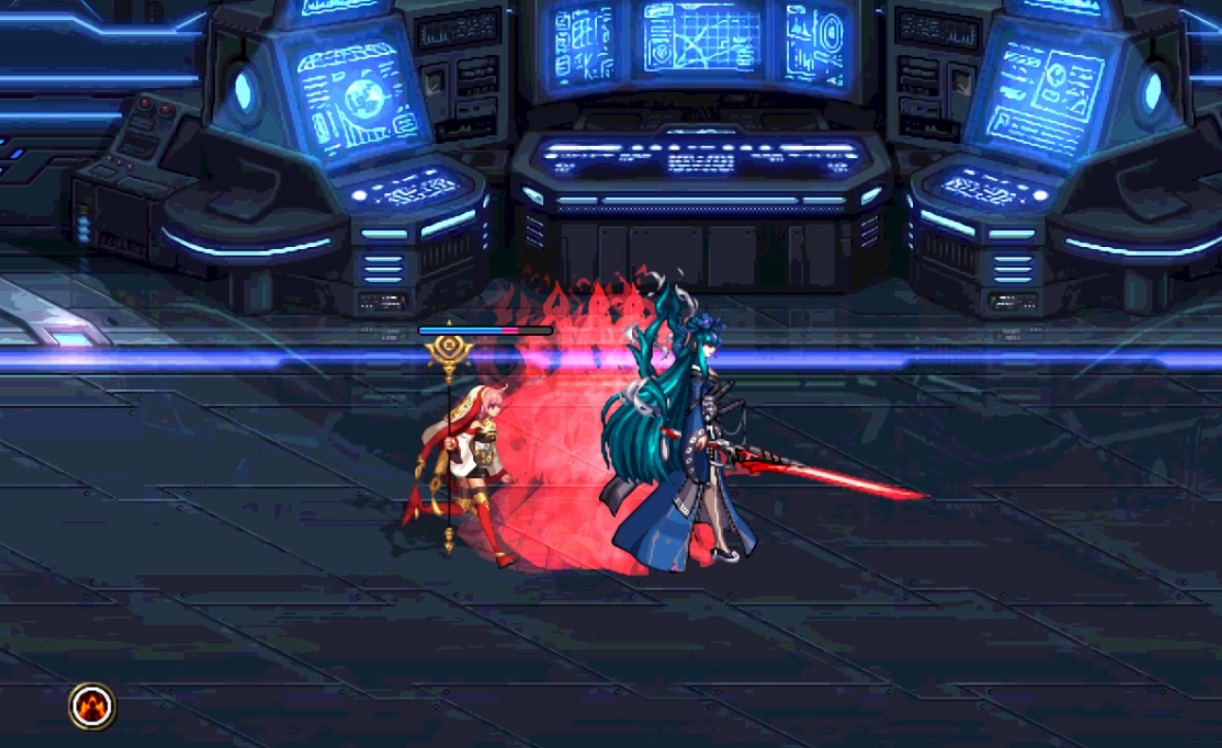Click the flaming figure skill icon

click(x=92, y=706)
